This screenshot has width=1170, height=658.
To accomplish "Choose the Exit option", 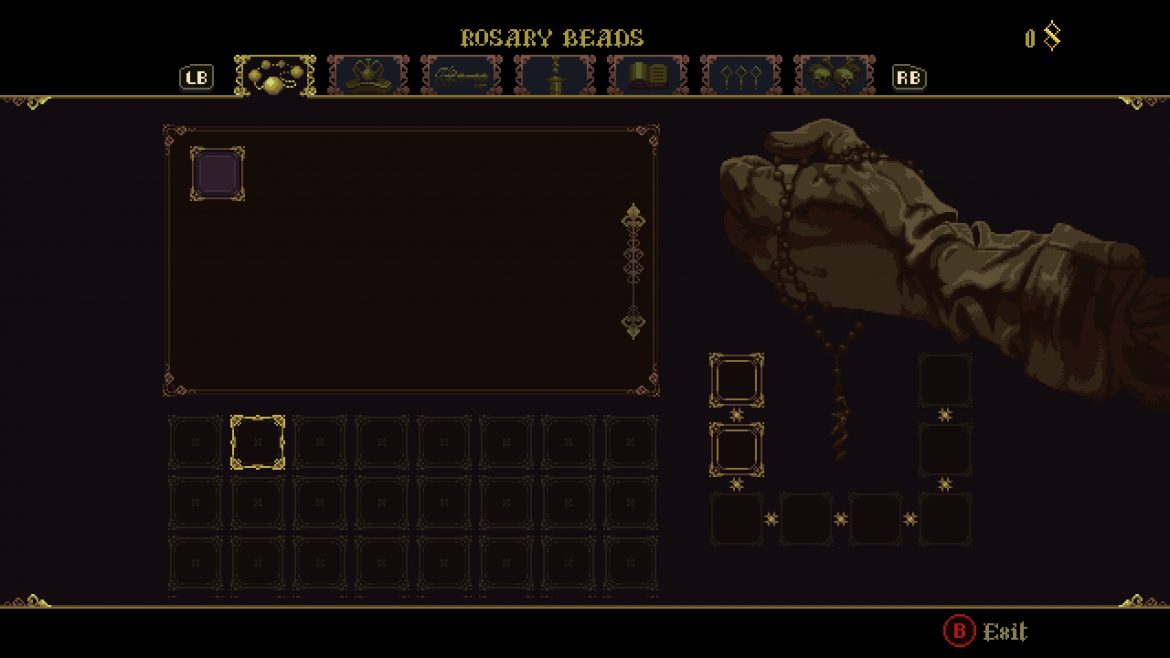I will [986, 631].
